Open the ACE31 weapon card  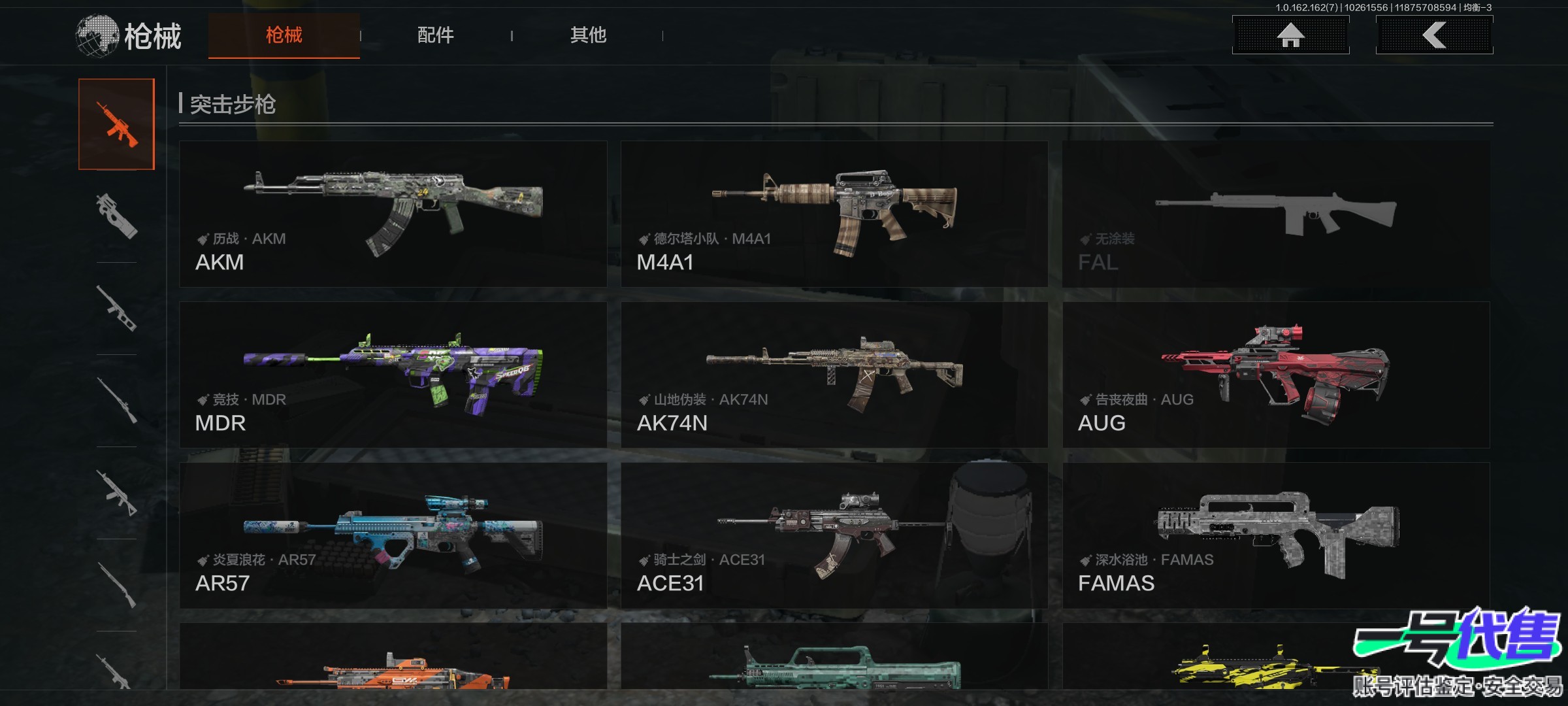834,535
